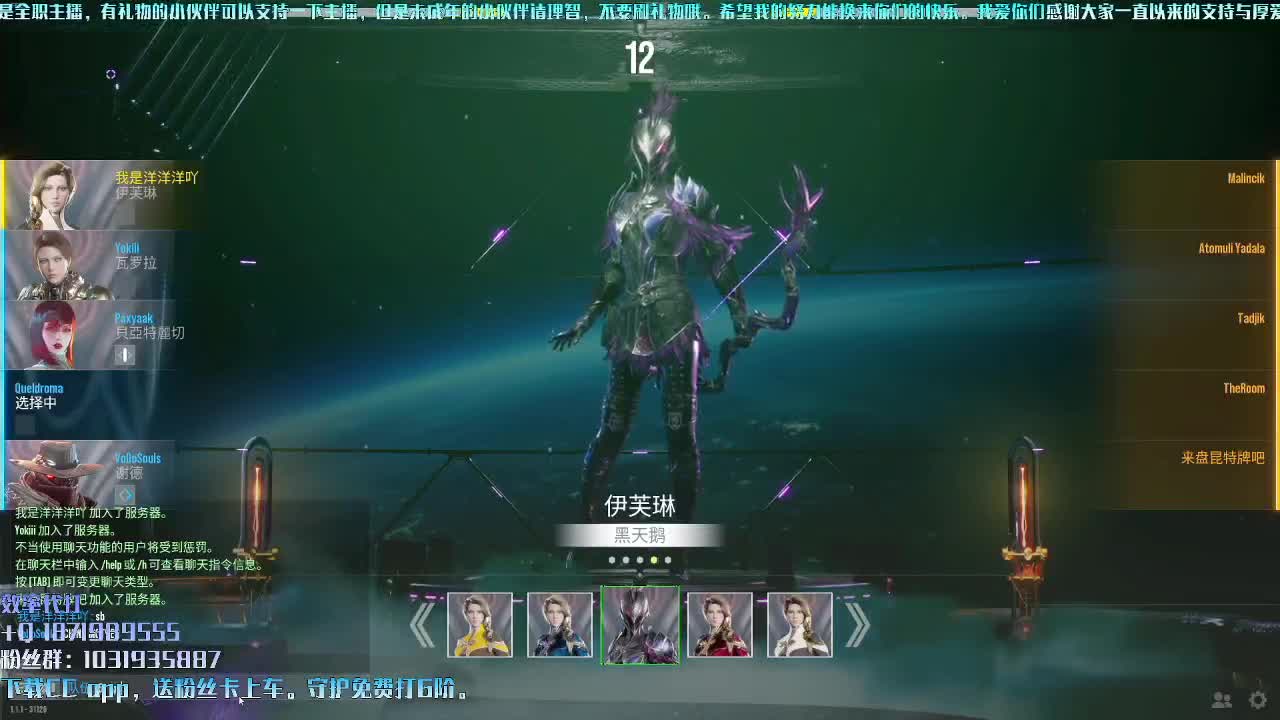Open the 黑天鹅 skin selector label
Viewport: 1280px width, 720px height.
point(641,536)
